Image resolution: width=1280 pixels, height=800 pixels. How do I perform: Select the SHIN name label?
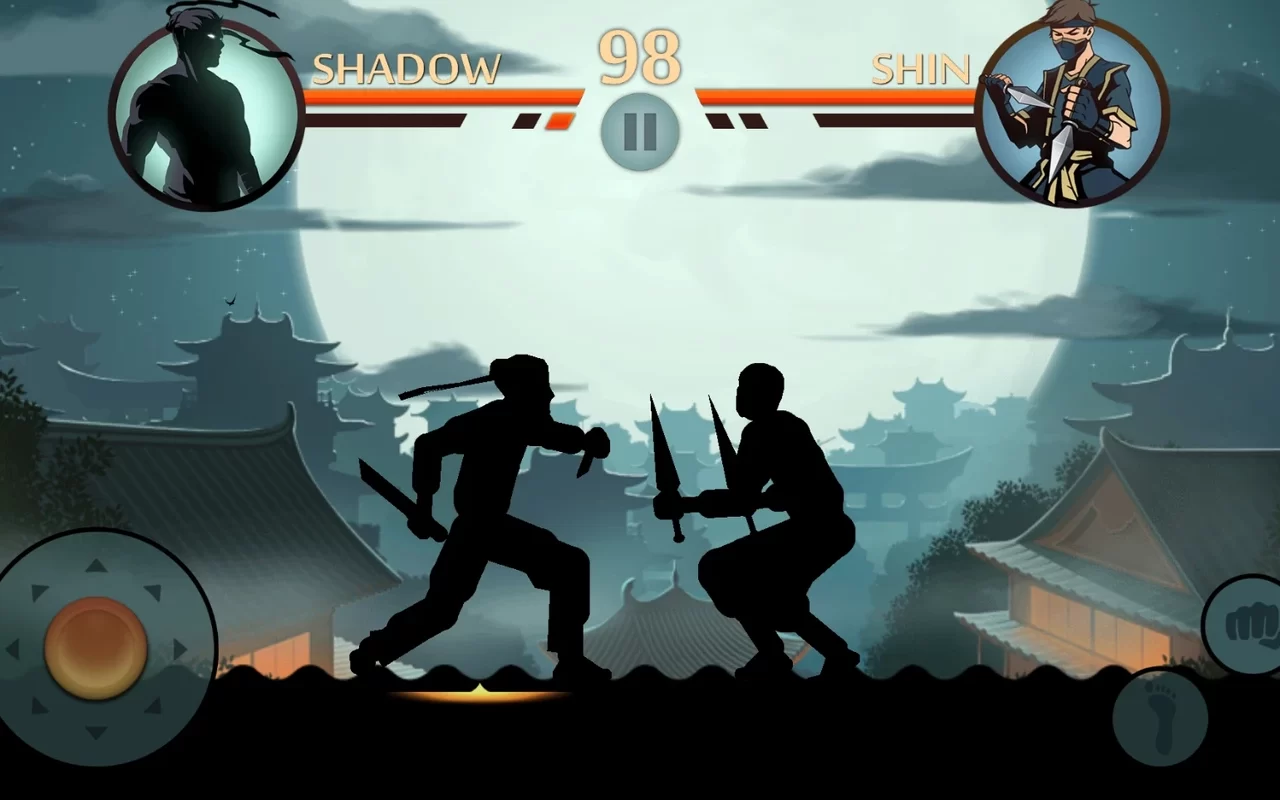coord(918,68)
